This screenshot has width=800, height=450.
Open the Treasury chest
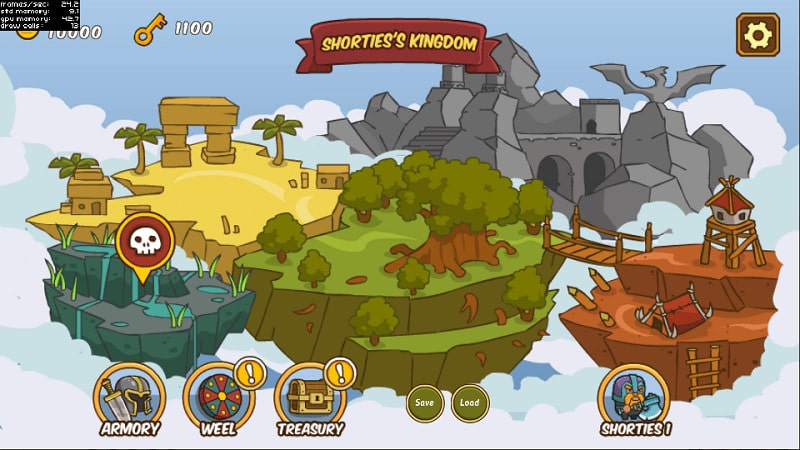310,397
